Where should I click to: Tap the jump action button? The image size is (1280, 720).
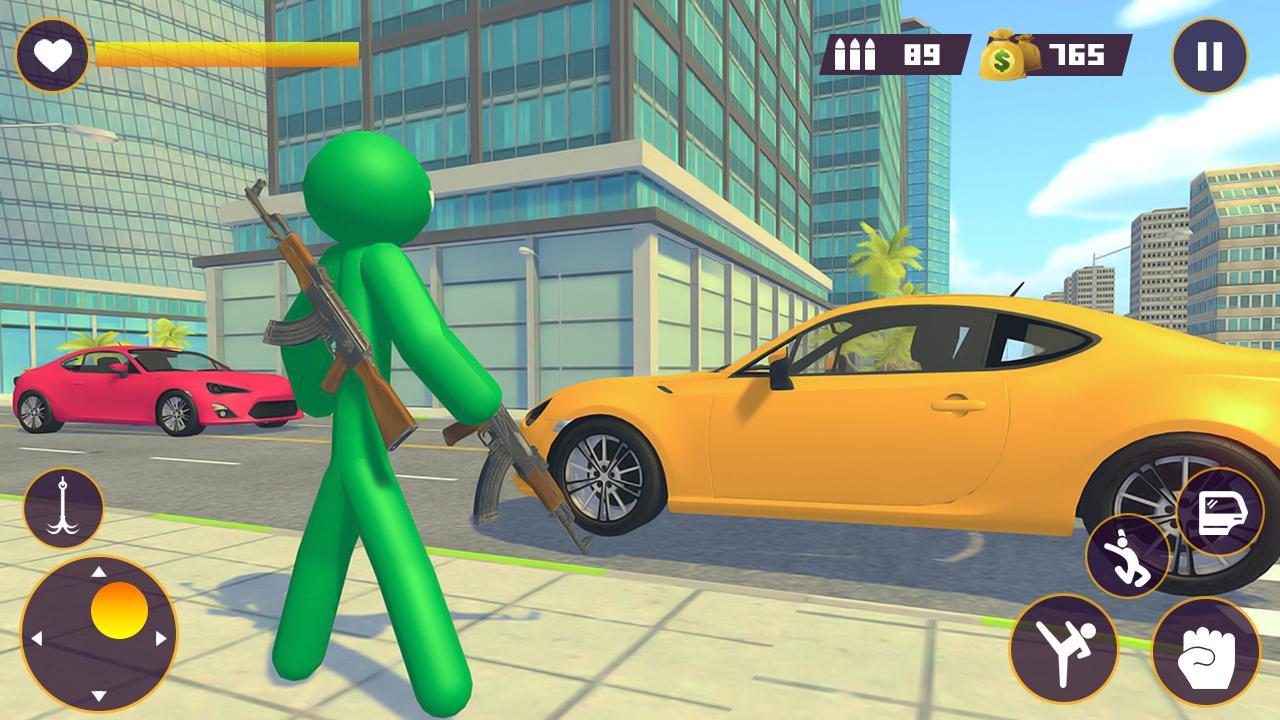[x=1128, y=556]
